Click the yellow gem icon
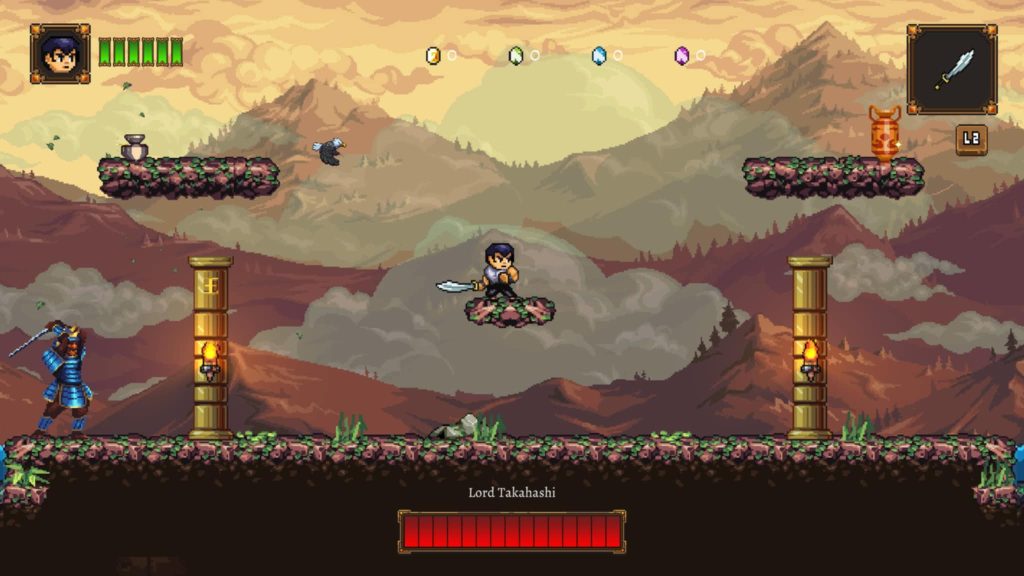This screenshot has height=576, width=1024. click(x=433, y=55)
